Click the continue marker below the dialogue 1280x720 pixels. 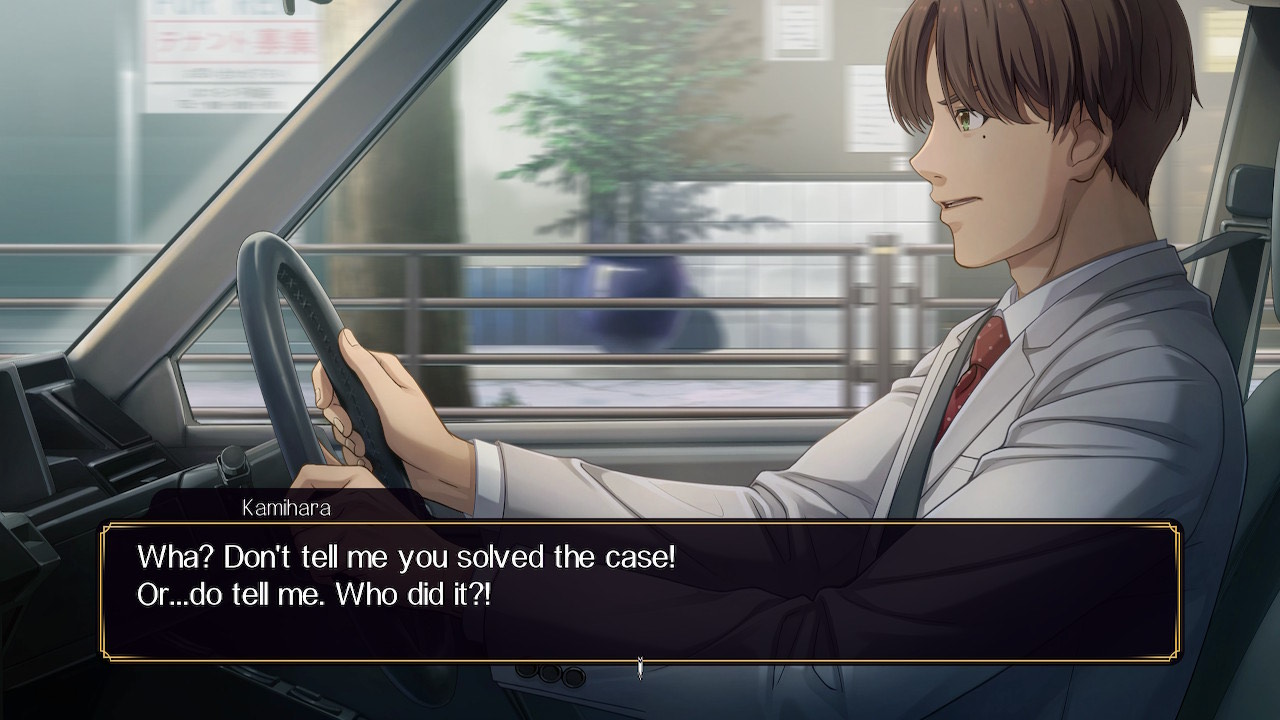coord(640,667)
